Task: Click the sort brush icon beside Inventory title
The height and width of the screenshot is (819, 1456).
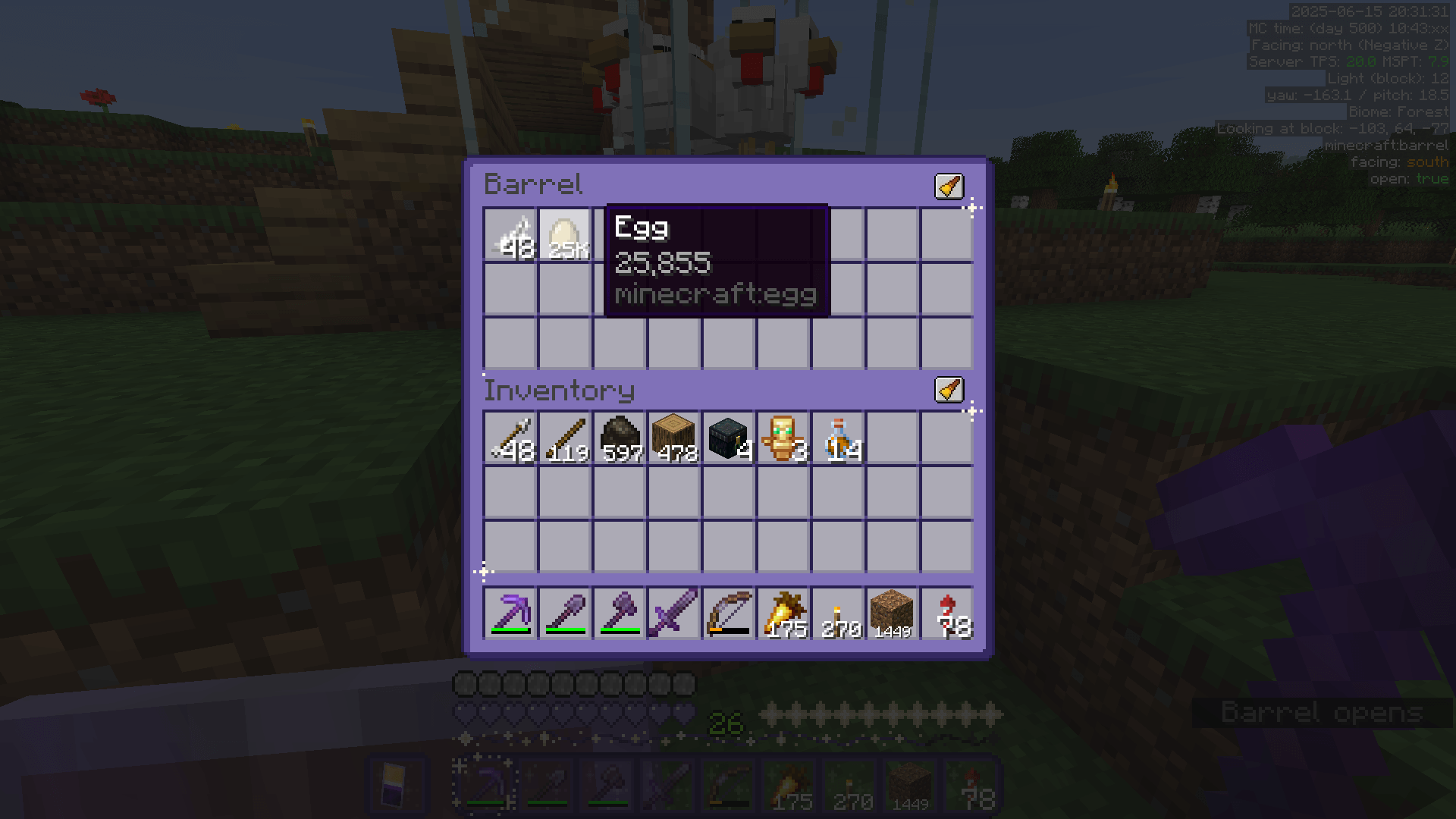Action: tap(949, 390)
